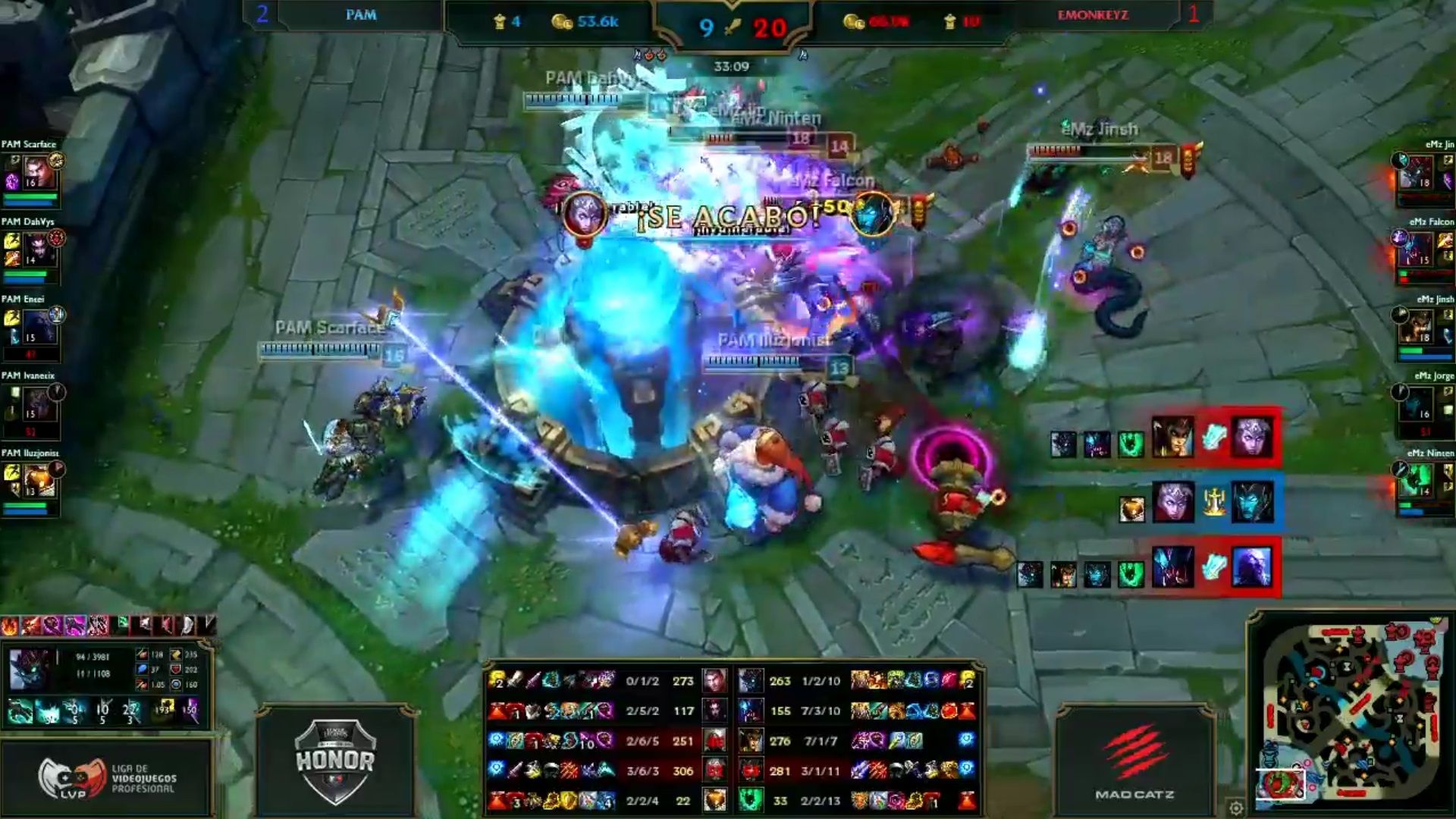Select the scoreboard row with 0/1/2 score

[642, 681]
